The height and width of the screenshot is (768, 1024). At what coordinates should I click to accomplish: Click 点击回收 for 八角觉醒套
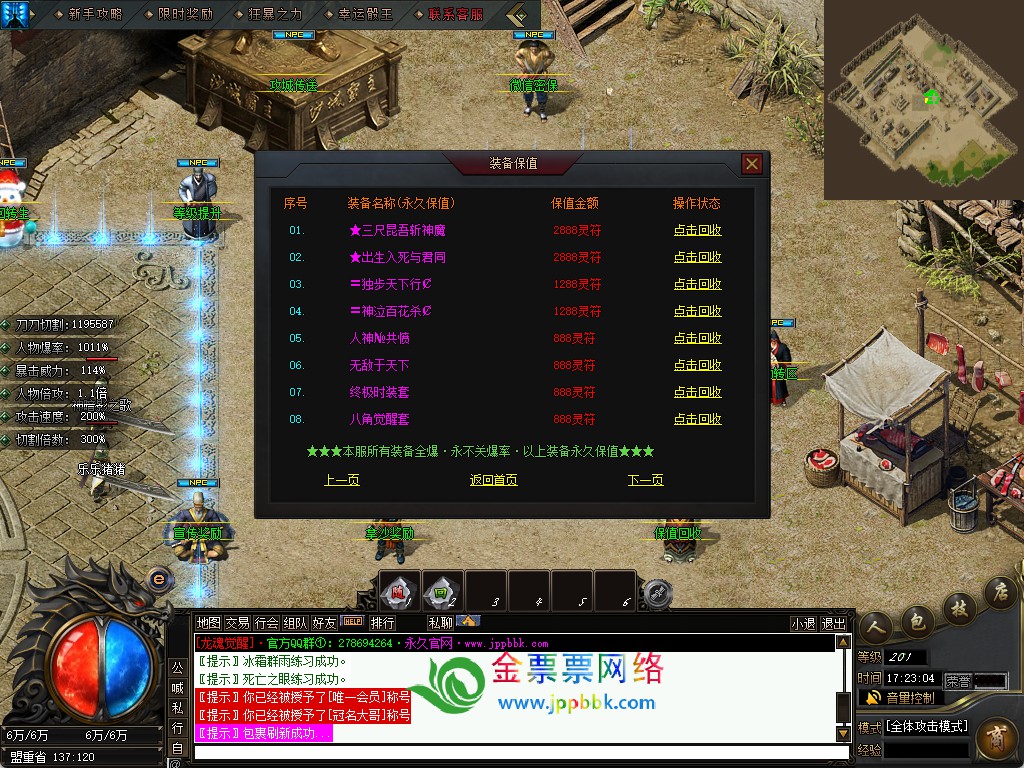pyautogui.click(x=697, y=419)
